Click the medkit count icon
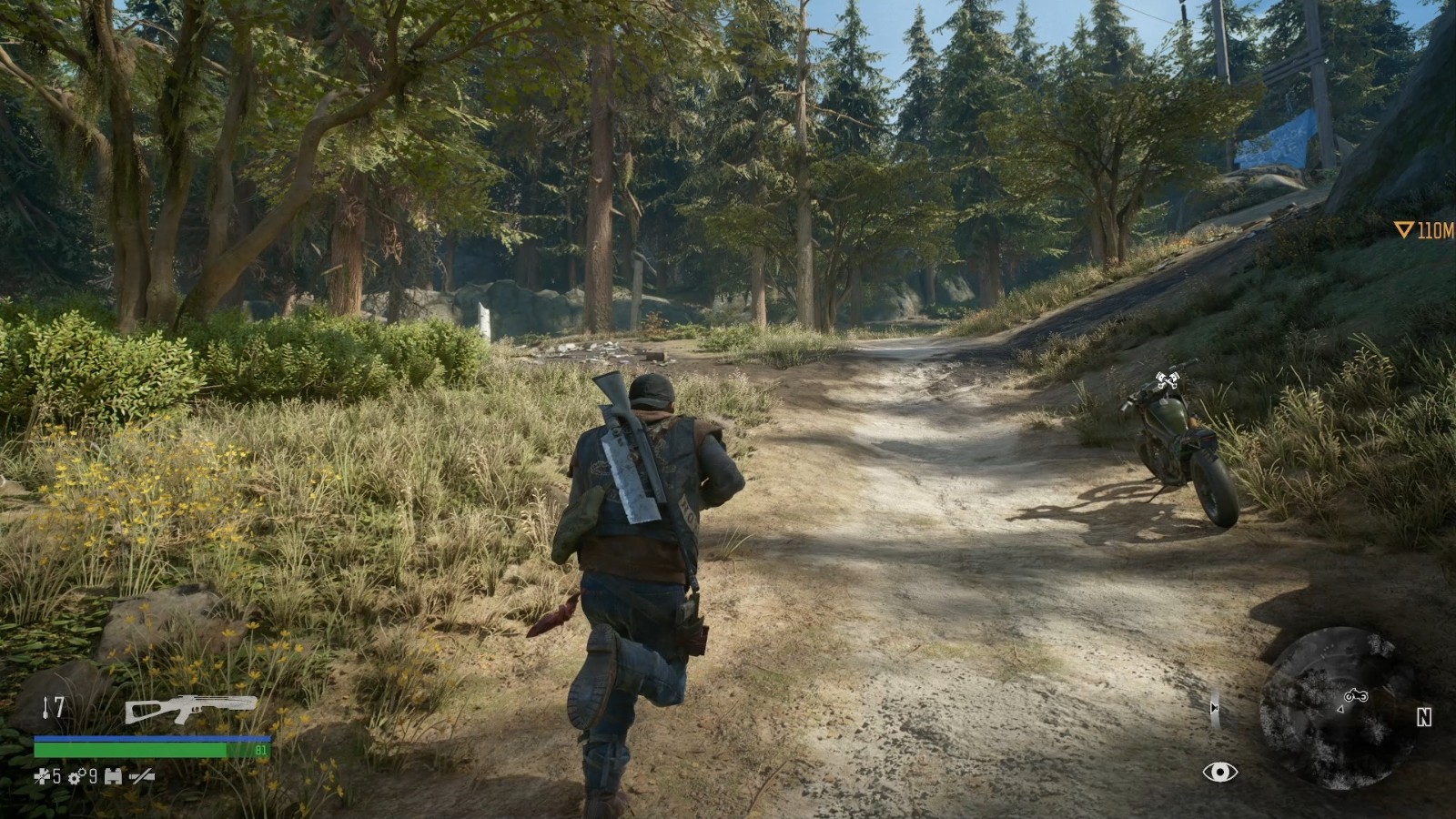This screenshot has height=819, width=1456. (42, 776)
